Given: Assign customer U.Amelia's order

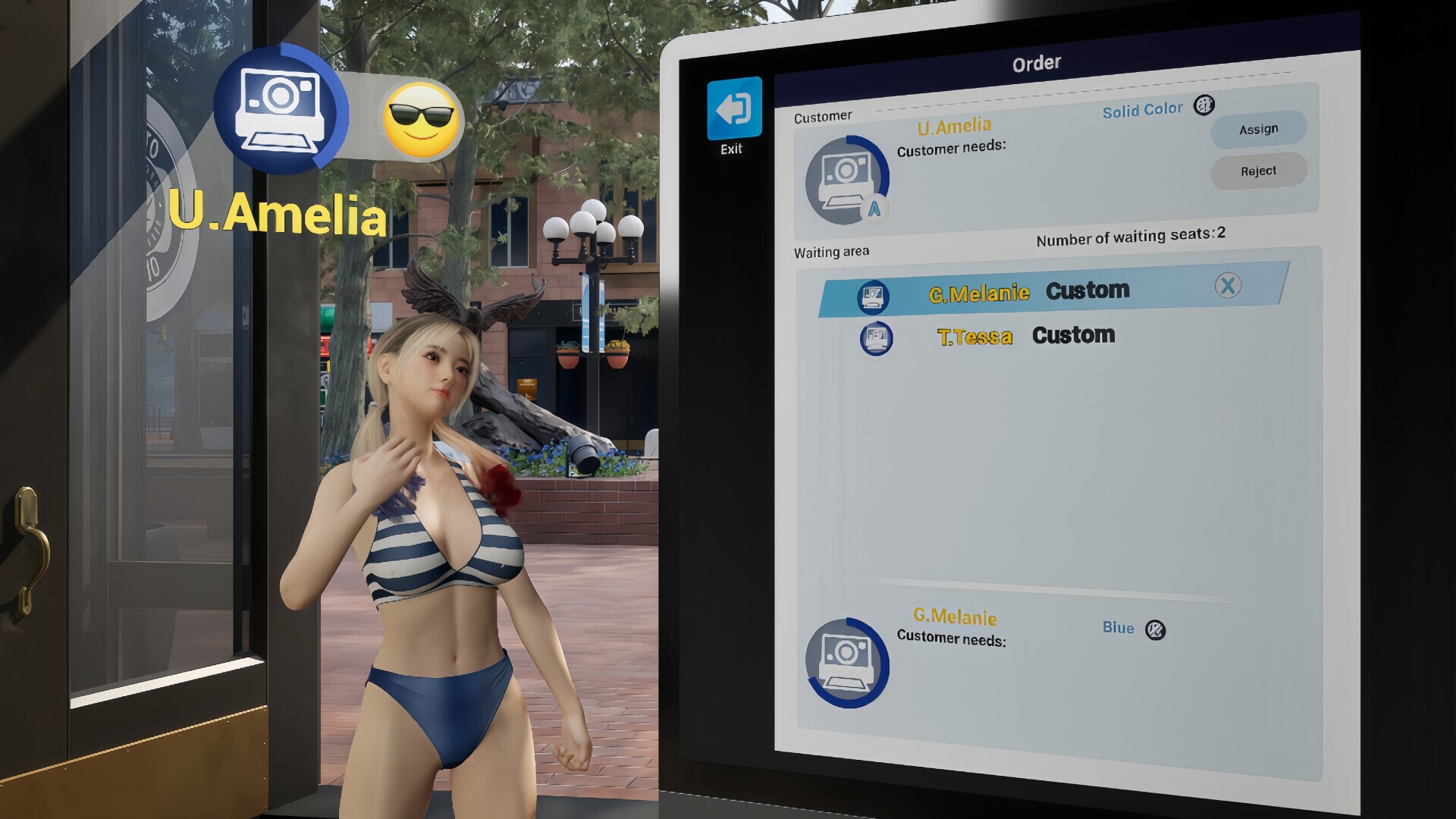Looking at the screenshot, I should (x=1258, y=130).
